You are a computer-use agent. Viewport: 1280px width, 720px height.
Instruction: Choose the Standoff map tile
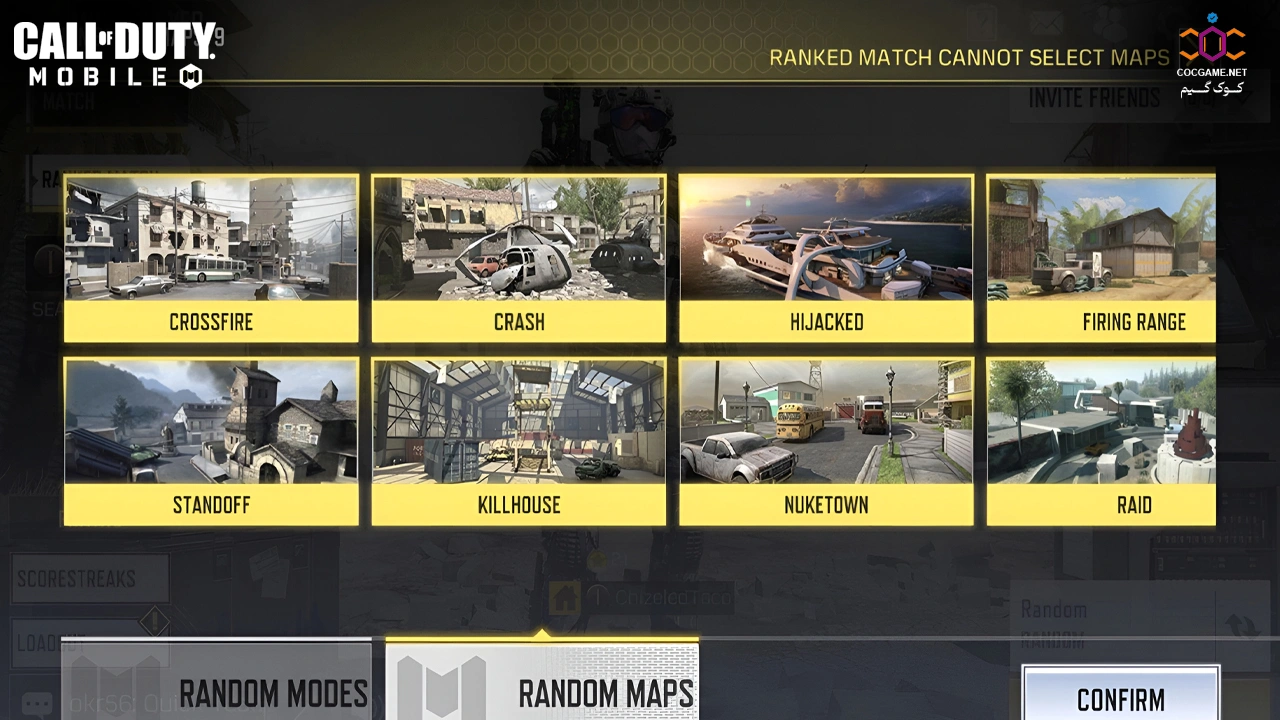coord(211,441)
